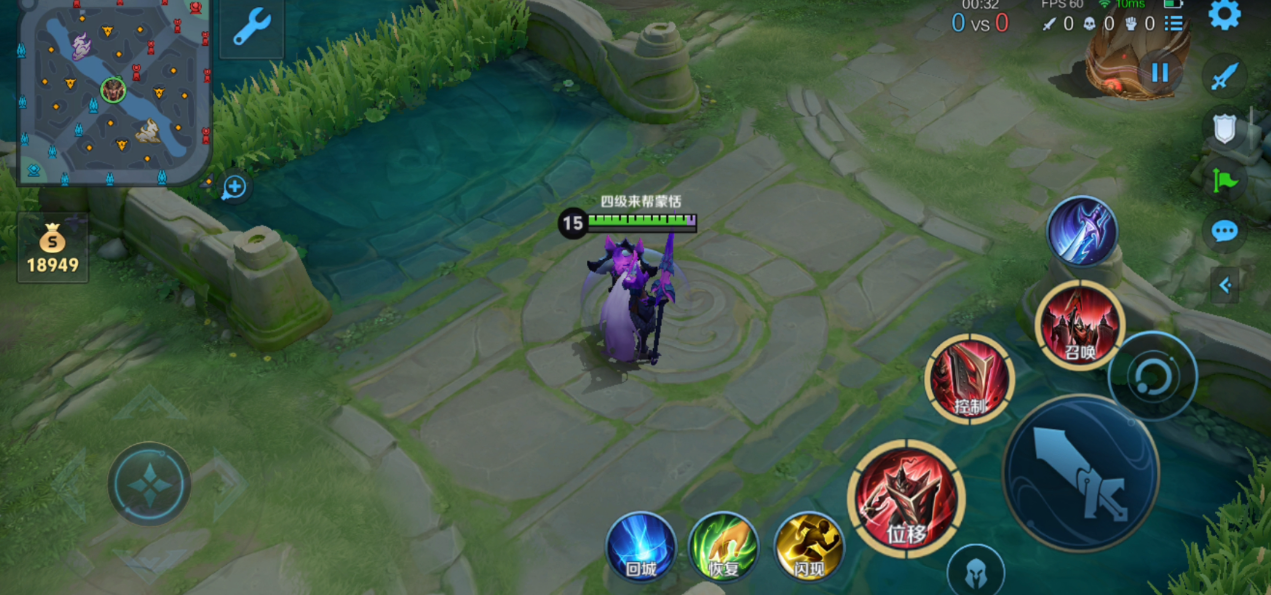Zoom the minimap with the plus magnifier
This screenshot has height=595, width=1271.
click(x=234, y=186)
